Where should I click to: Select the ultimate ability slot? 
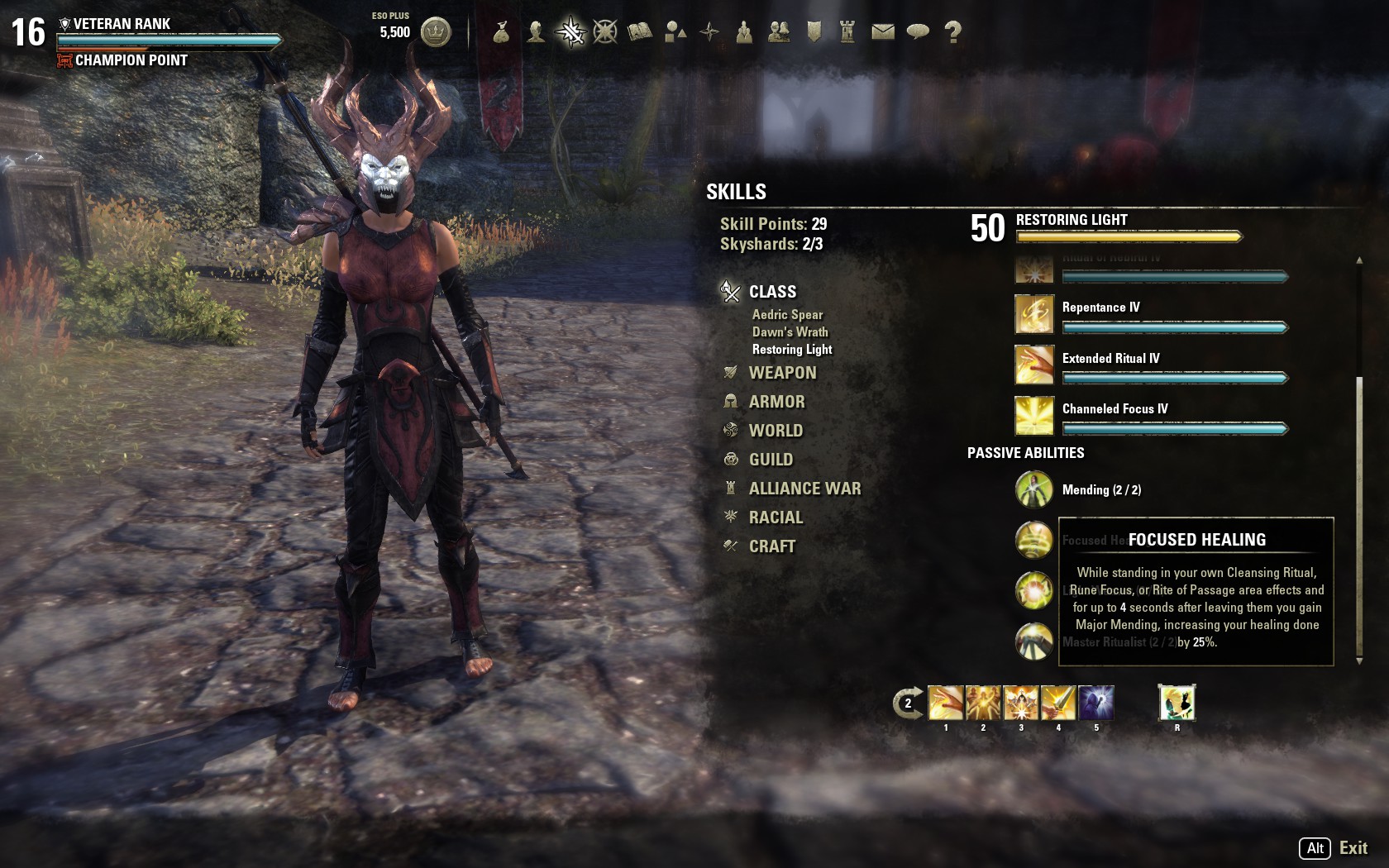[1177, 703]
